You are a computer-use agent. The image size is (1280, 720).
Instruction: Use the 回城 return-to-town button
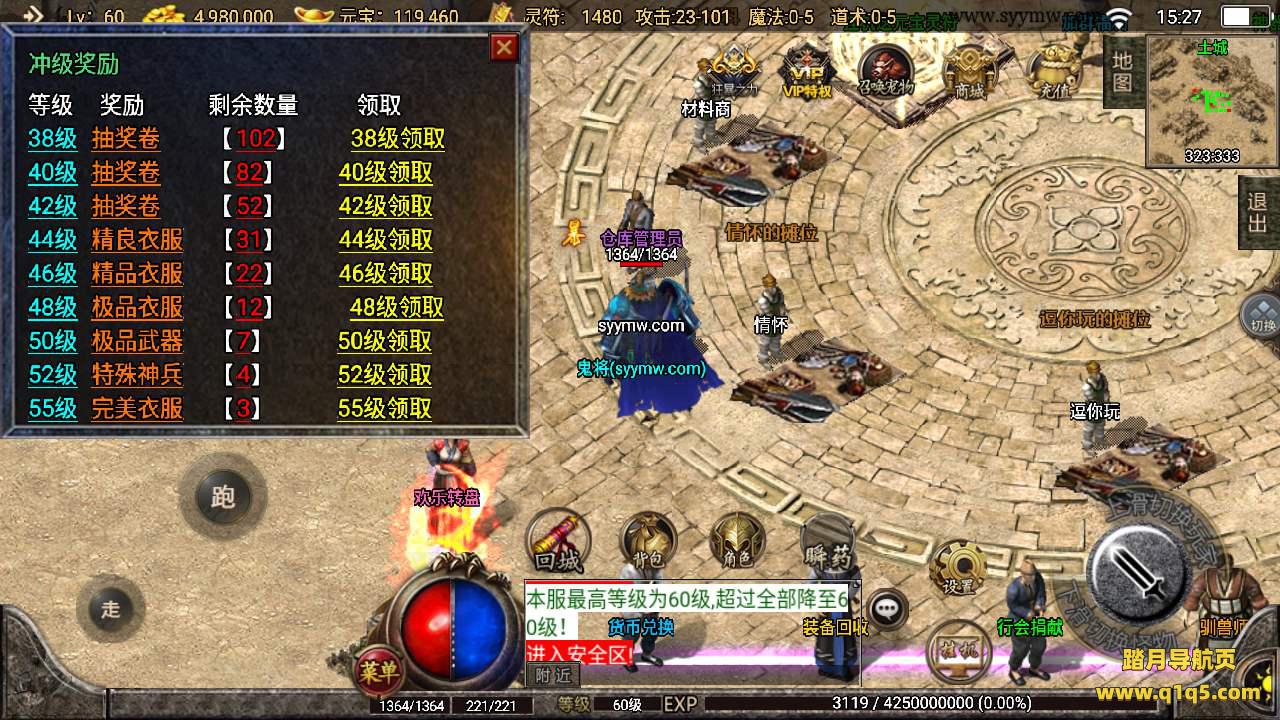[557, 541]
